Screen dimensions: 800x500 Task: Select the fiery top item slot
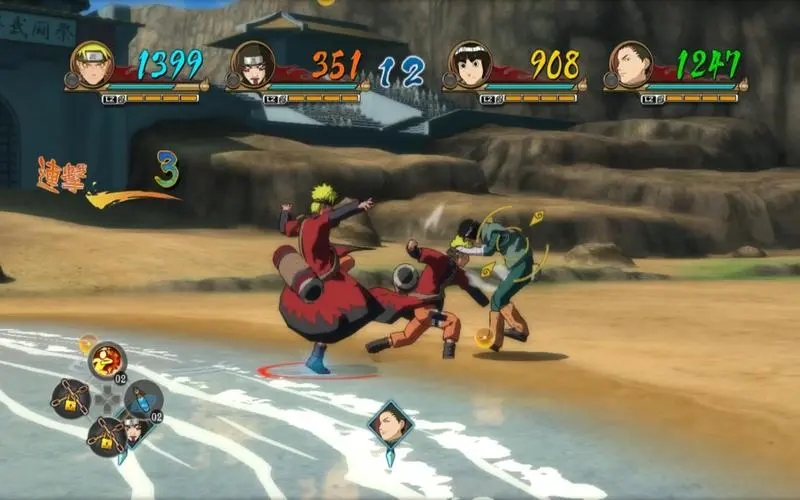click(107, 360)
